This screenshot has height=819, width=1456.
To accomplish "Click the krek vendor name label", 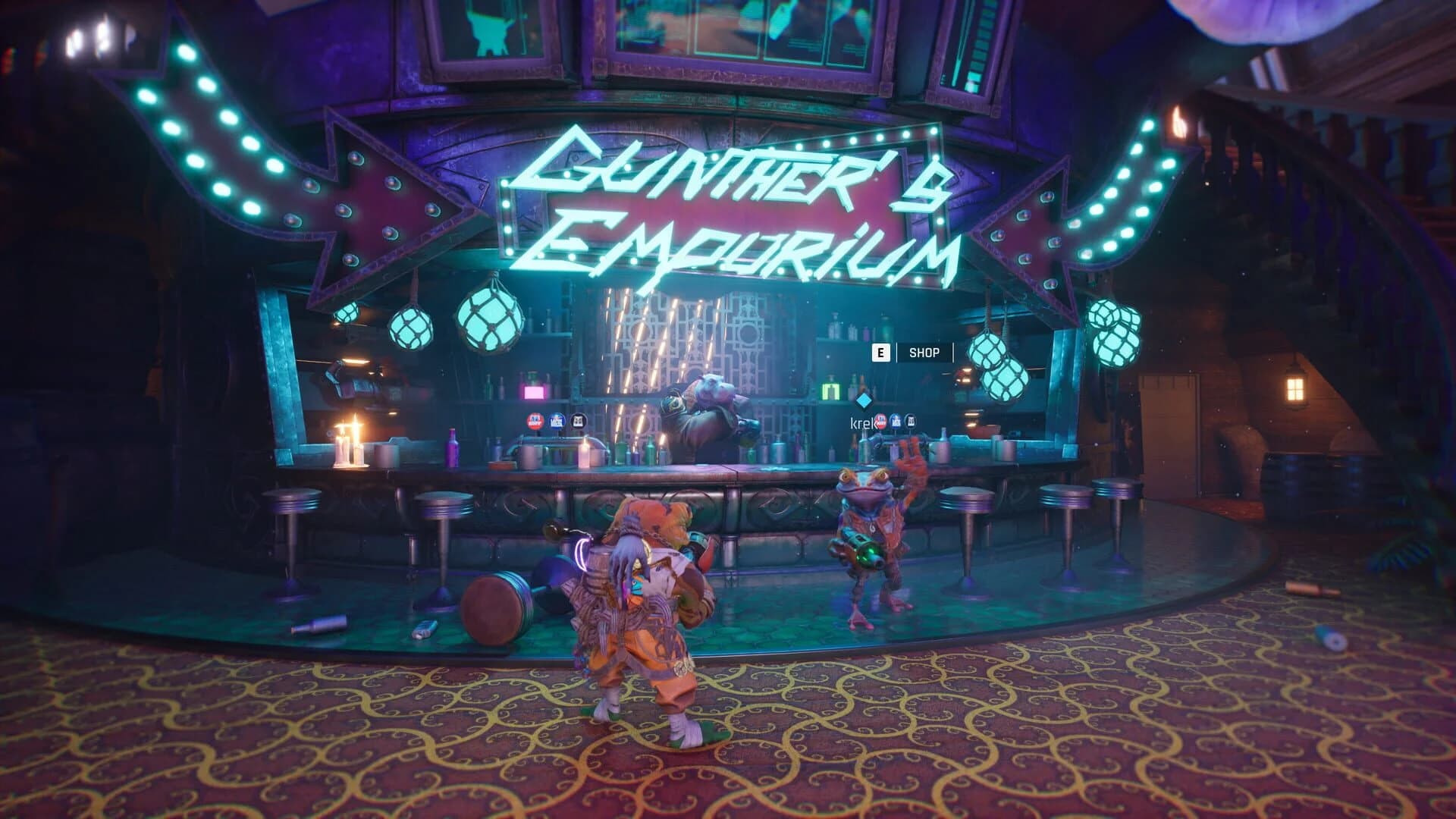I will 859,422.
